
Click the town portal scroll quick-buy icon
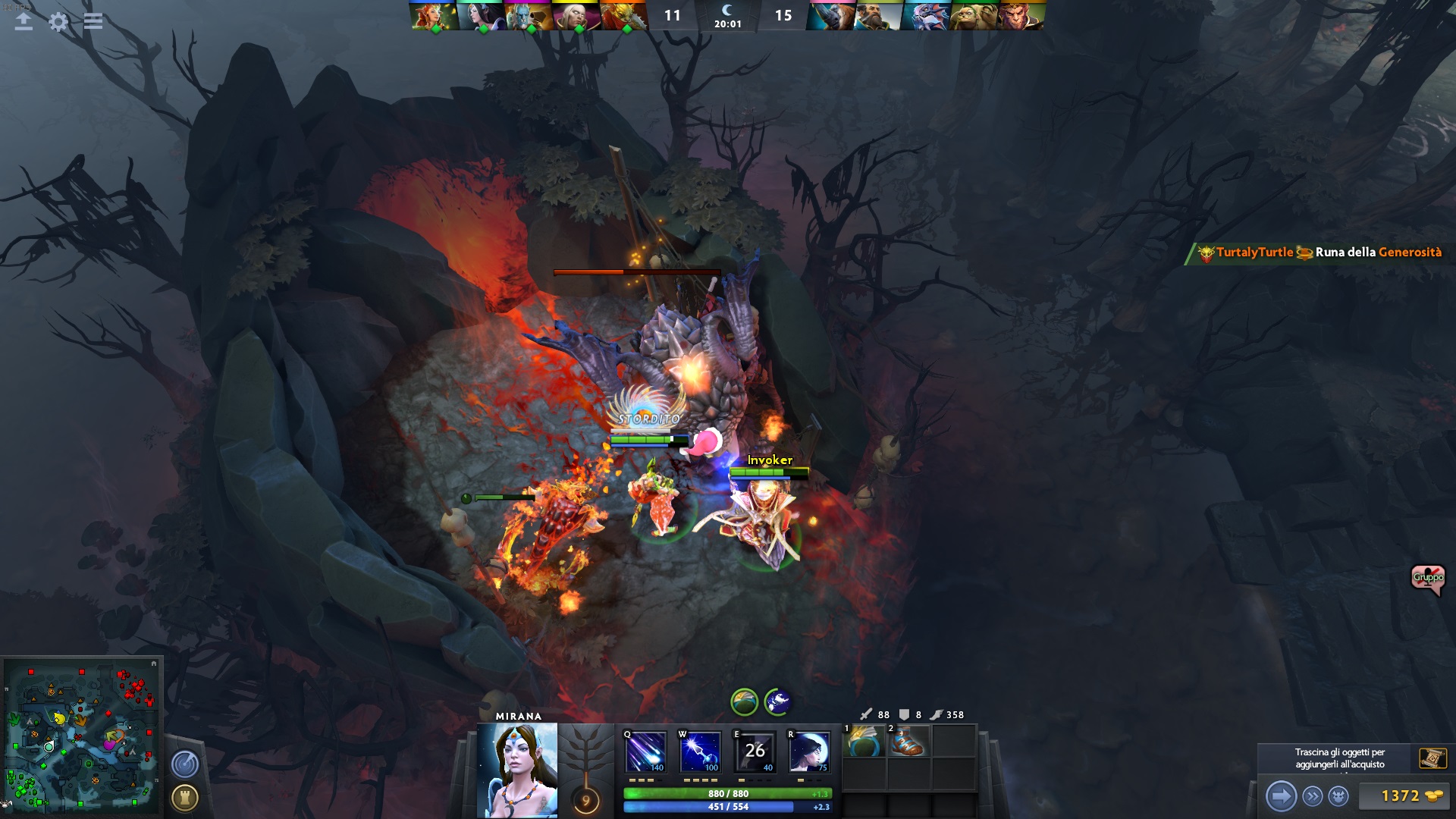[1432, 758]
